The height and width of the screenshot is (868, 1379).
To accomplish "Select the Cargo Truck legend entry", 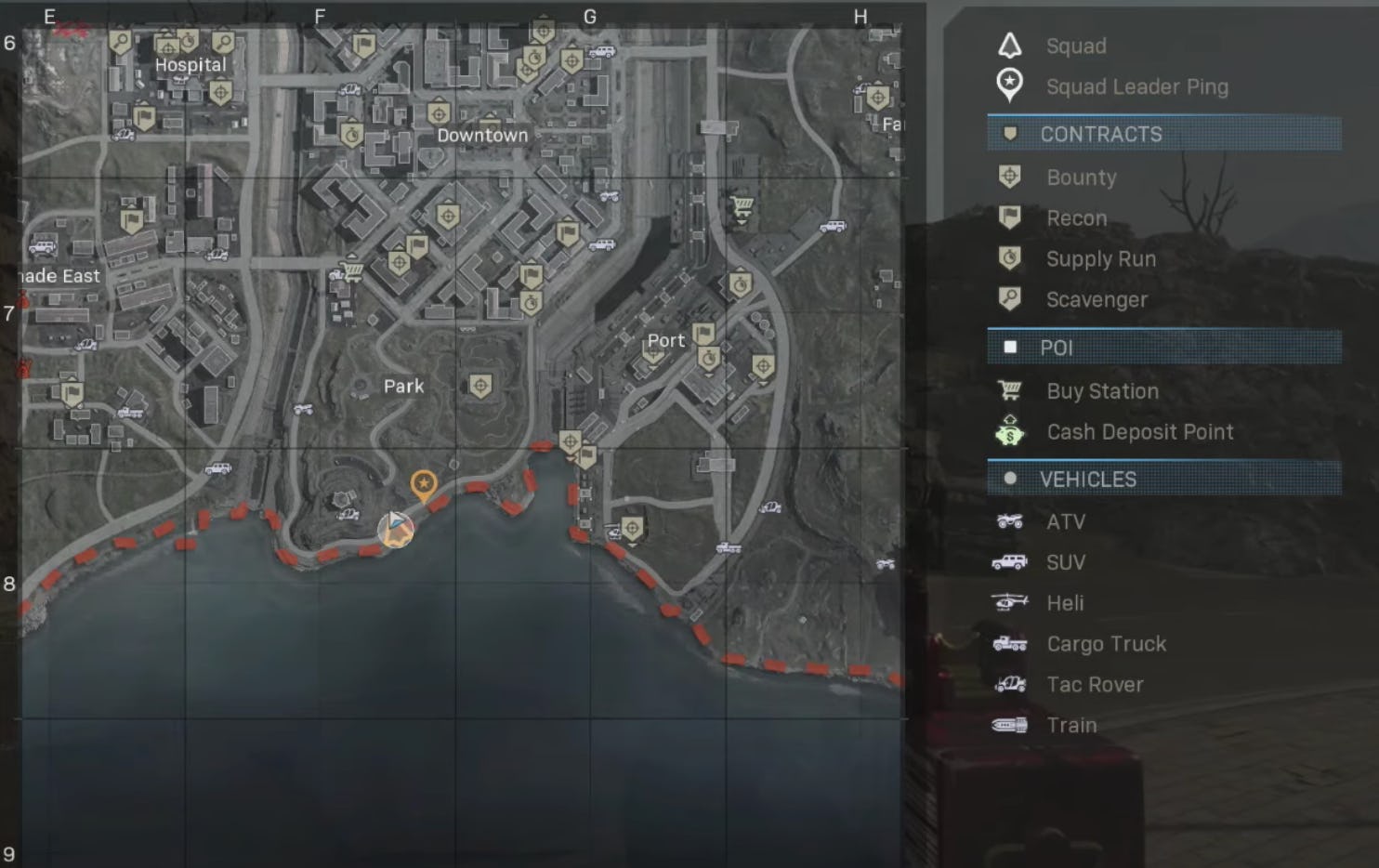I will click(x=1107, y=643).
